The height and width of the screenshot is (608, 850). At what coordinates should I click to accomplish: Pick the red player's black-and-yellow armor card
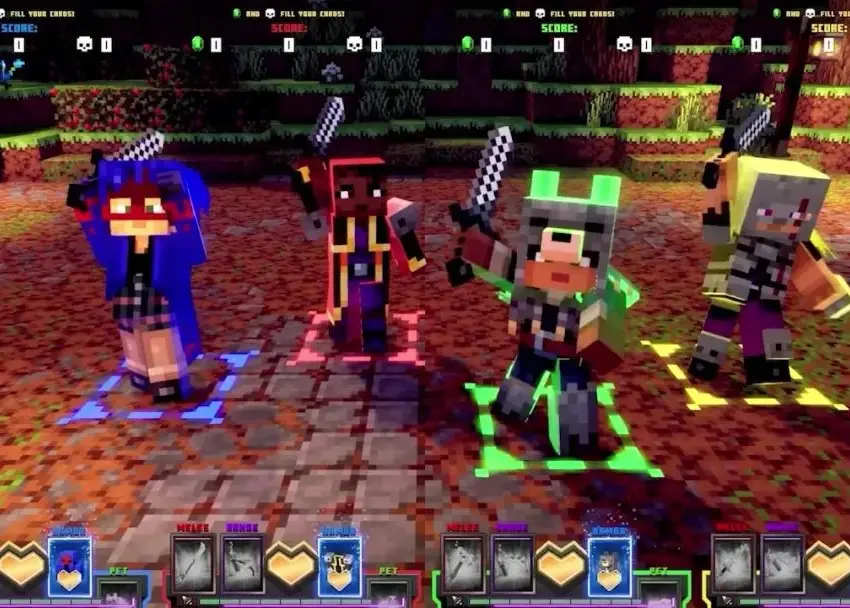point(339,565)
